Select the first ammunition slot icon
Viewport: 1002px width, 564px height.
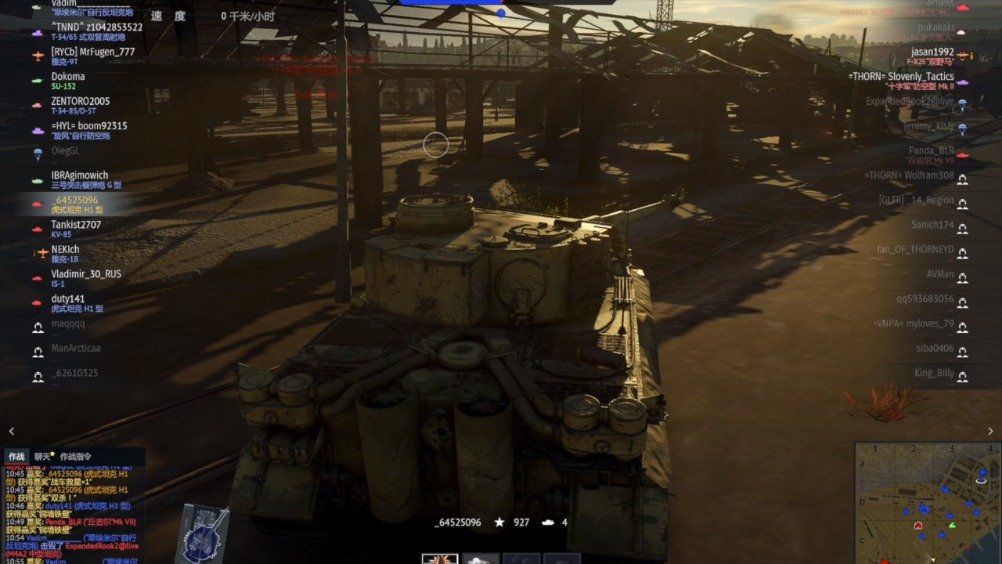tap(439, 558)
